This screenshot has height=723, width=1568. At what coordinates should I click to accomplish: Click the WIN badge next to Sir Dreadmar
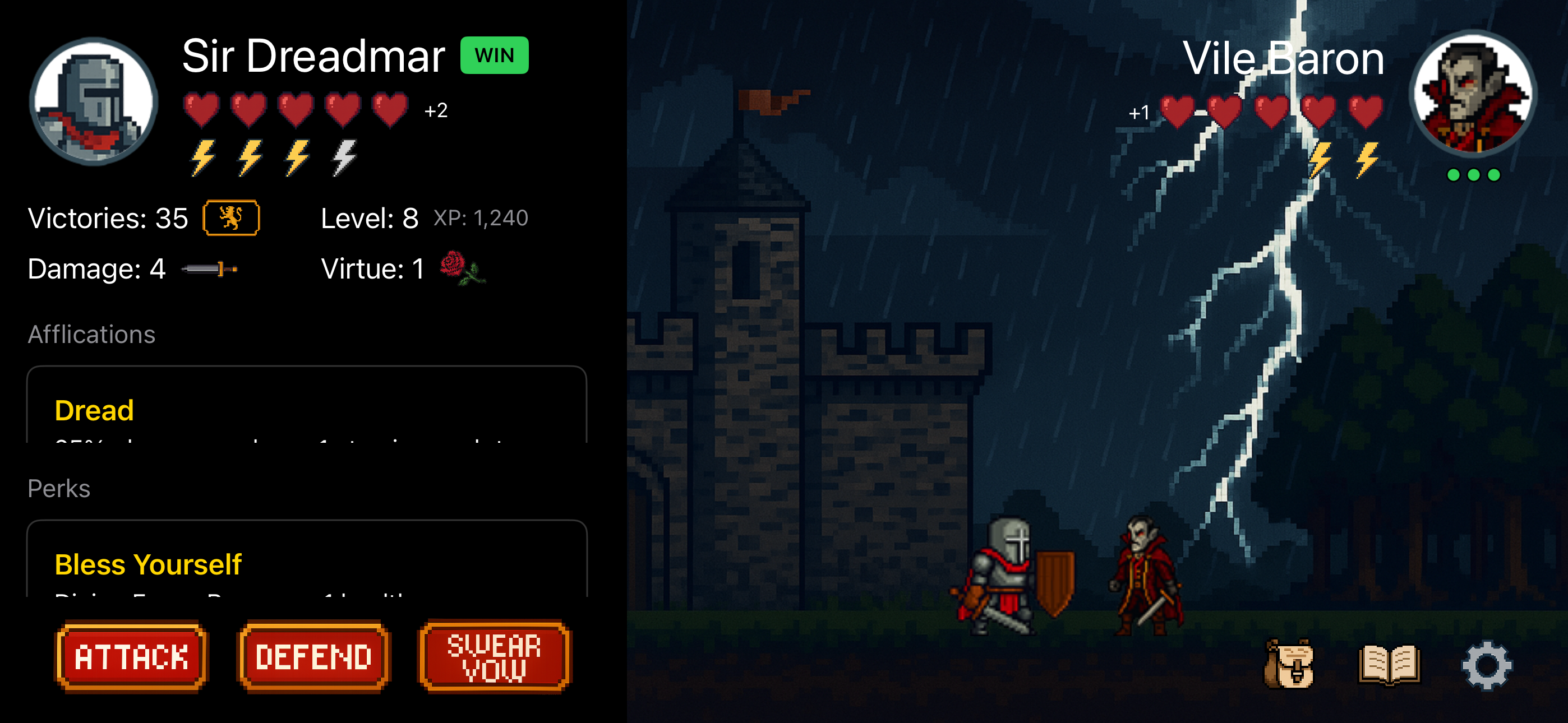[494, 55]
